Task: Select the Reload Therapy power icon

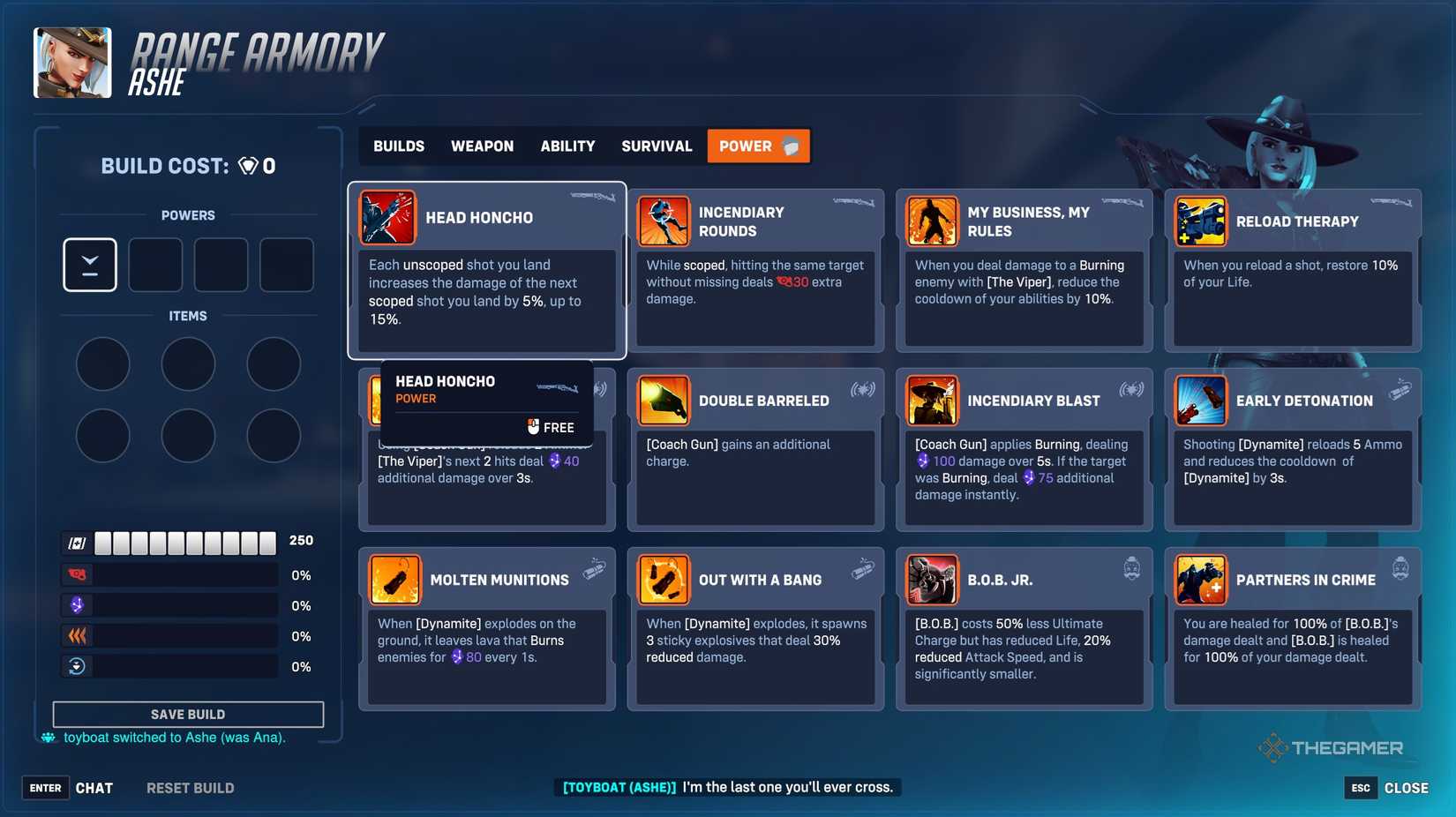Action: [1202, 221]
